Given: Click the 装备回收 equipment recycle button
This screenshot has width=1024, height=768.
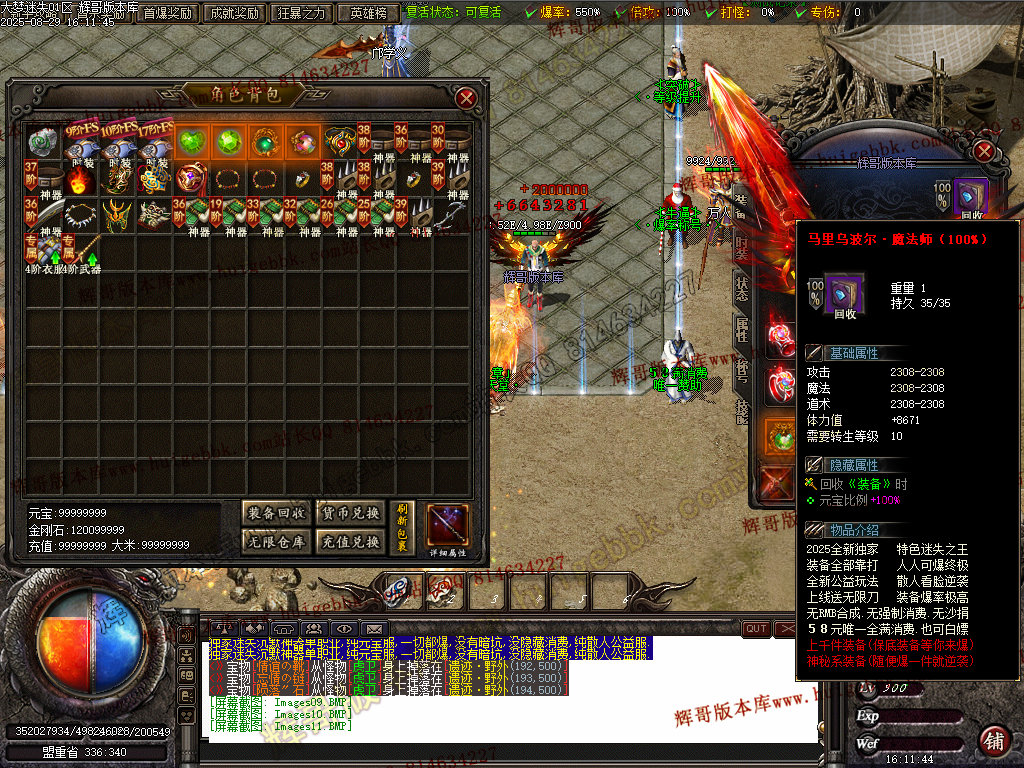Looking at the screenshot, I should pos(276,514).
